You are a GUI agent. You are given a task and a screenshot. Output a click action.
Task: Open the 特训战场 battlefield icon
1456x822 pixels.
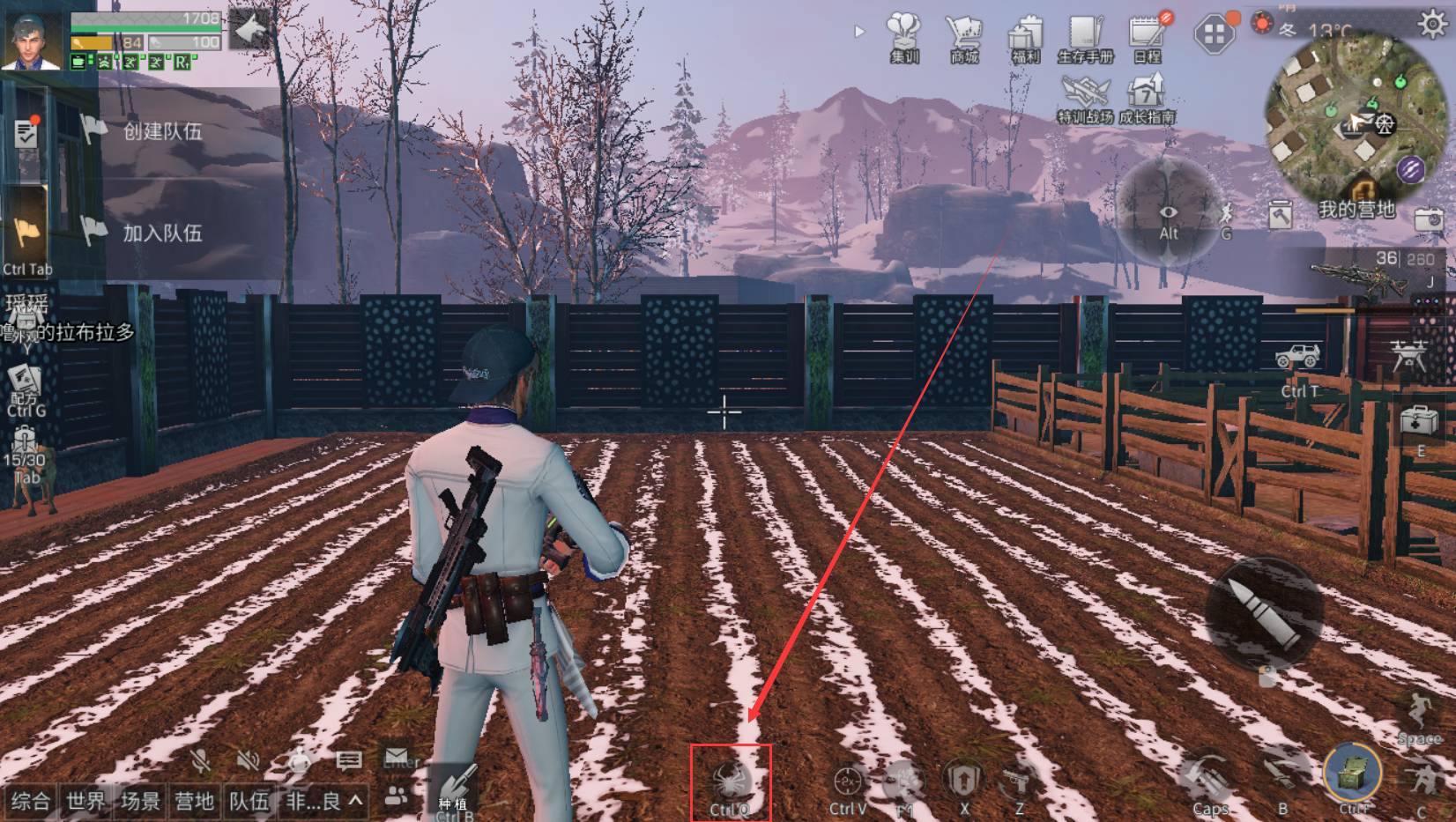tap(1085, 97)
